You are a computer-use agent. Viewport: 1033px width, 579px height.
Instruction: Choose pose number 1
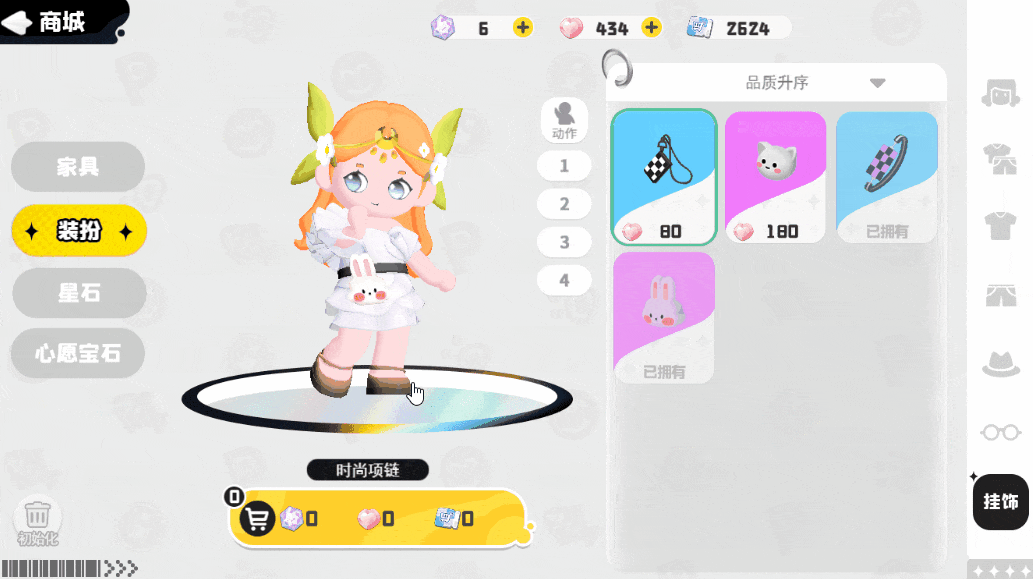(x=564, y=166)
